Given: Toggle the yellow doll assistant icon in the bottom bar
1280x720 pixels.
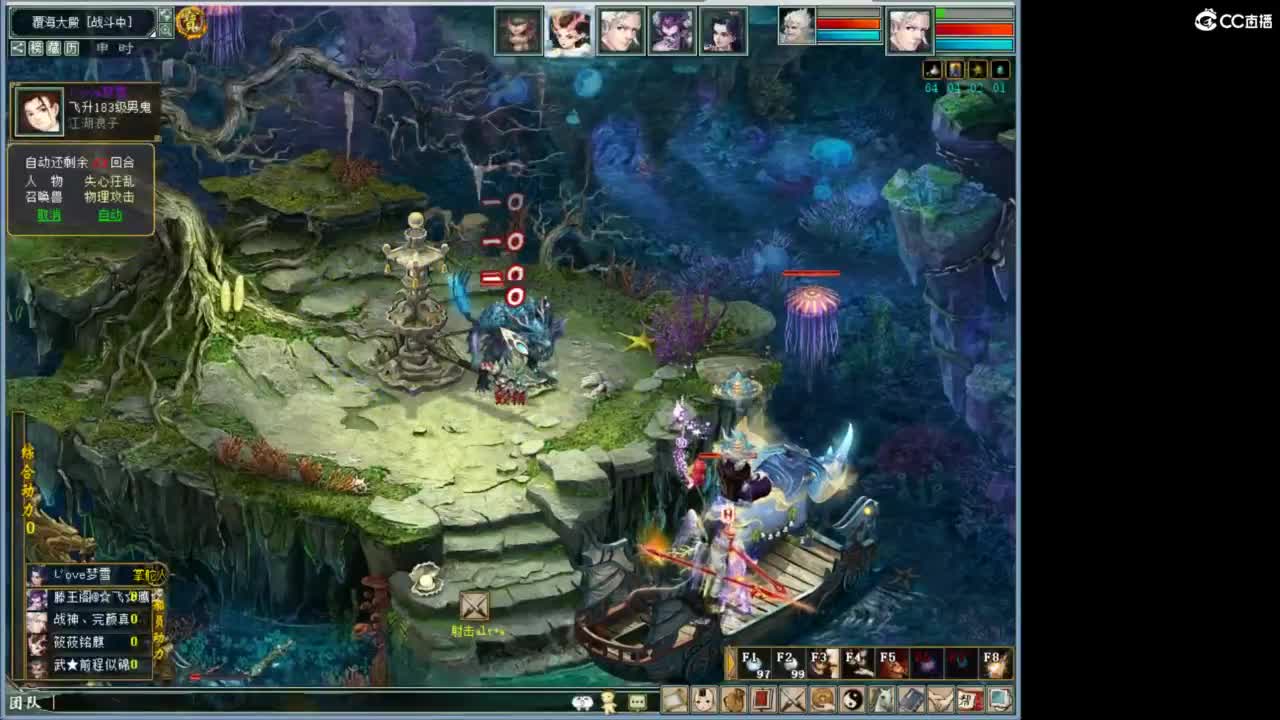Looking at the screenshot, I should click(x=608, y=703).
